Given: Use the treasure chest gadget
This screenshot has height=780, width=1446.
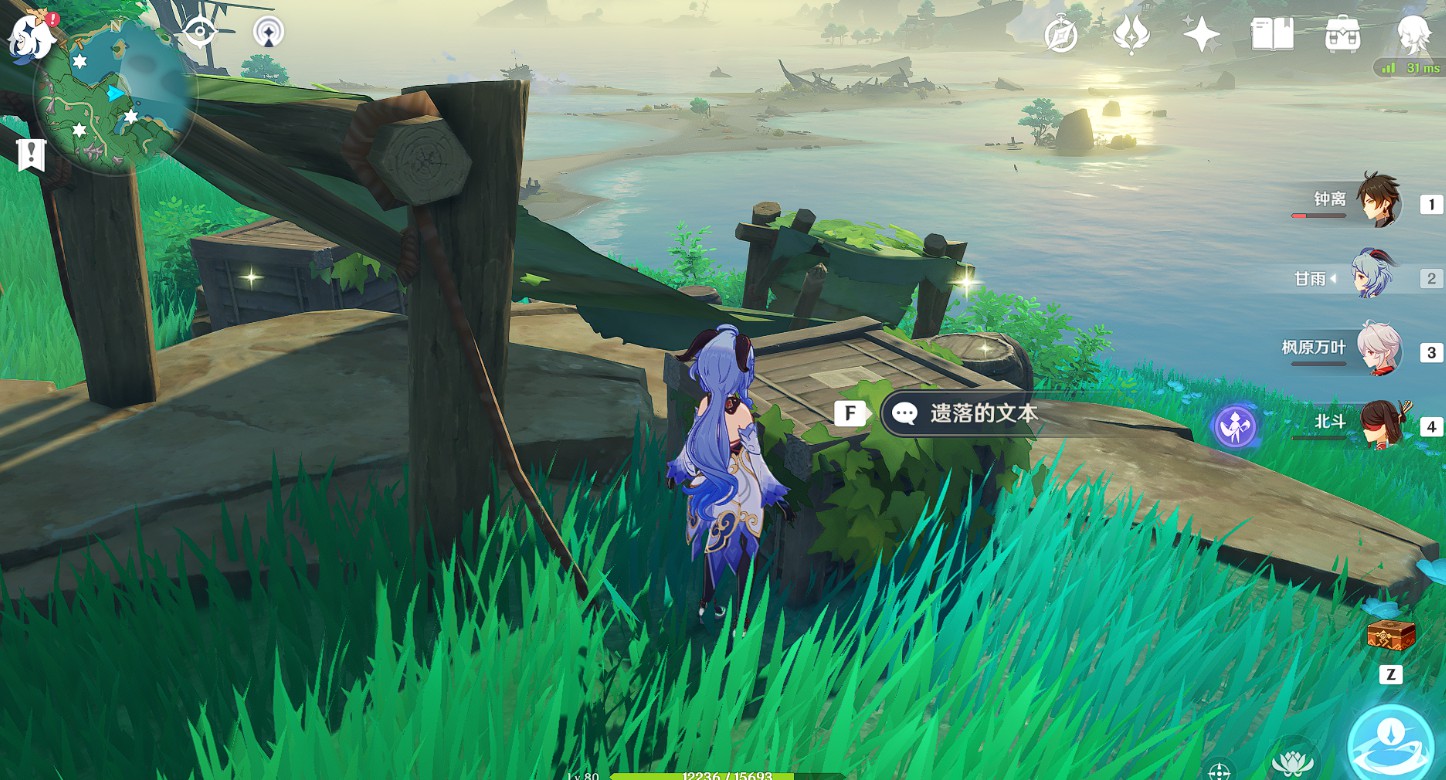Looking at the screenshot, I should [x=1391, y=634].
